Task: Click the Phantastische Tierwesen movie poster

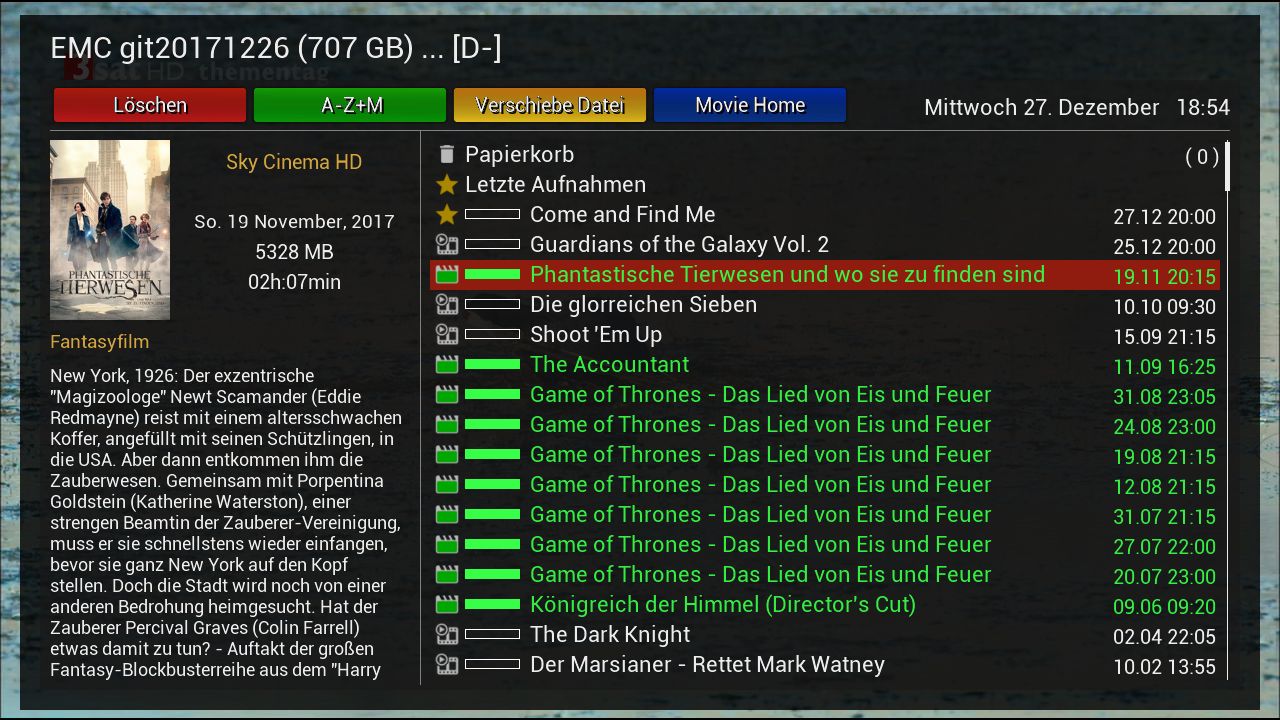Action: (110, 230)
